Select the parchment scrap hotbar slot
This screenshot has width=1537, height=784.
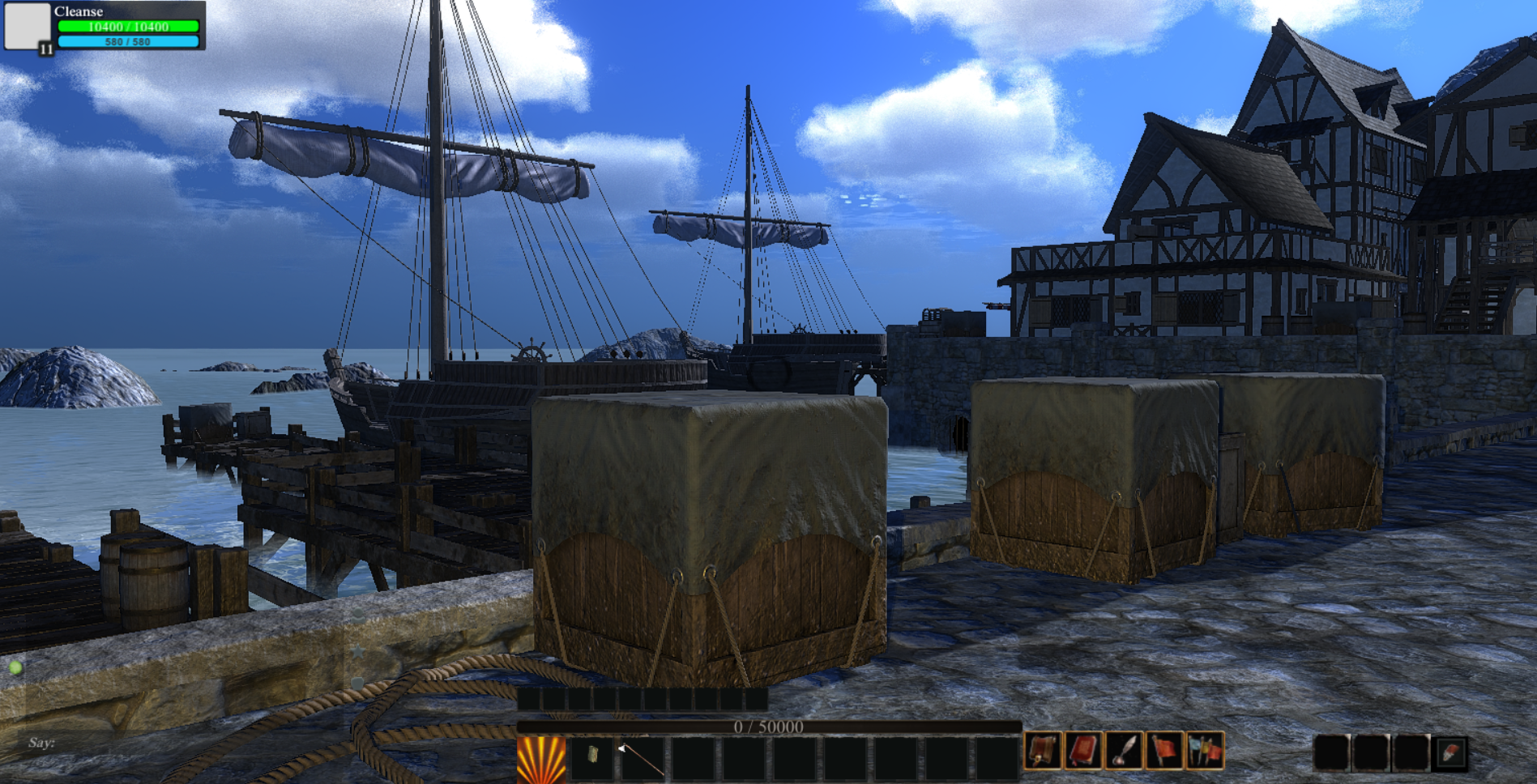click(592, 756)
